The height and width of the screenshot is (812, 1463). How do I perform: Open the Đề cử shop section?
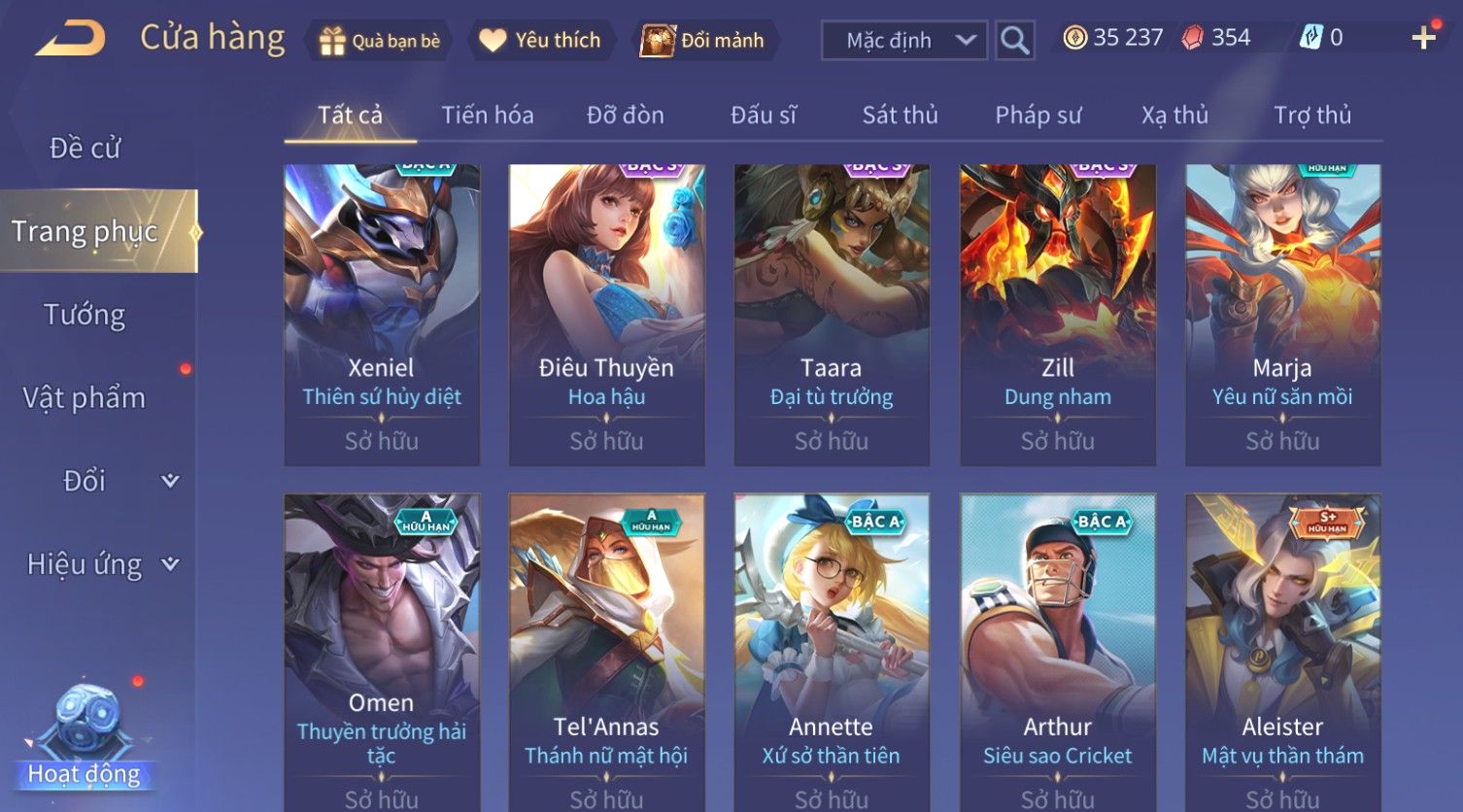pyautogui.click(x=85, y=149)
